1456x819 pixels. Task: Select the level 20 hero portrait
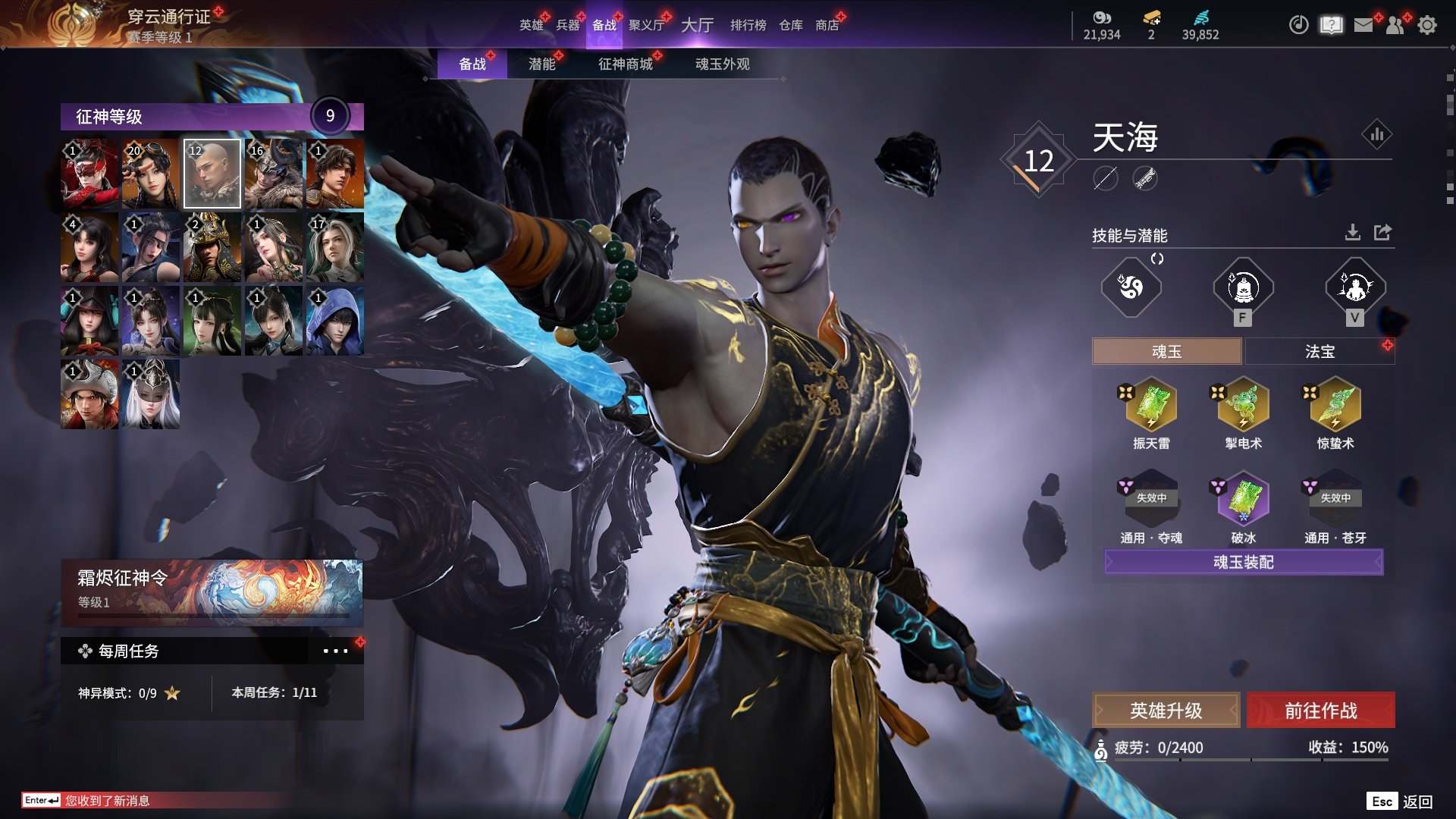pos(151,174)
